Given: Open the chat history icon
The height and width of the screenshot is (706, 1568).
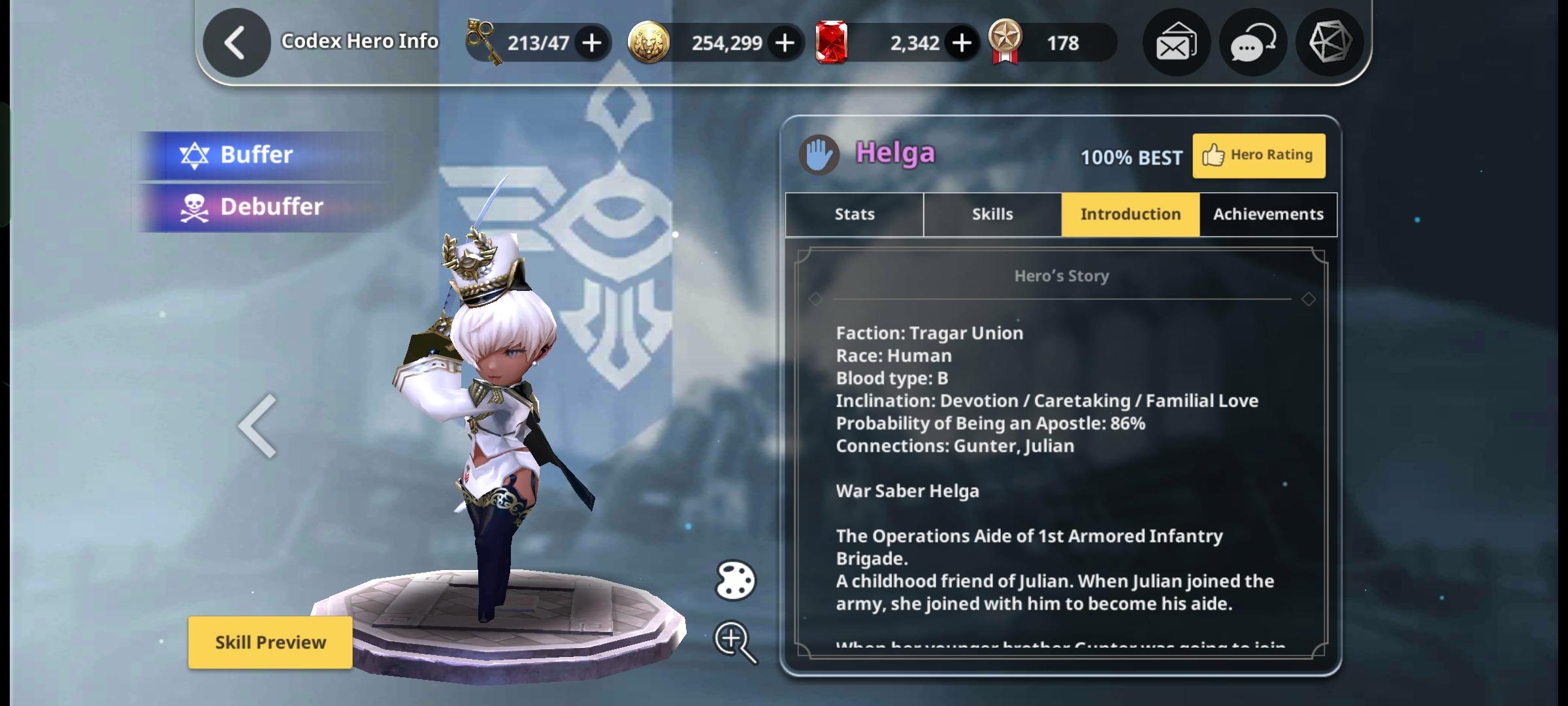Looking at the screenshot, I should [1252, 42].
